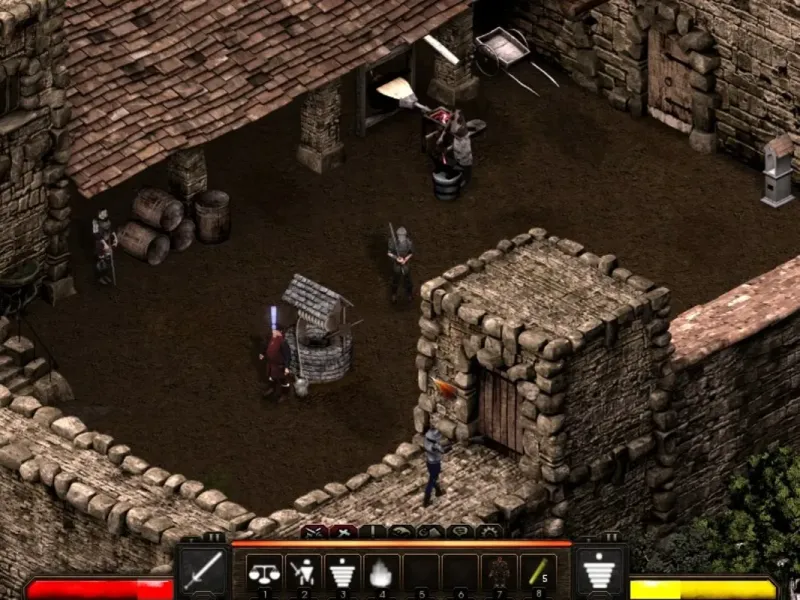The width and height of the screenshot is (800, 600).
Task: Select the armored figure icon in slot 7
Action: pyautogui.click(x=498, y=573)
